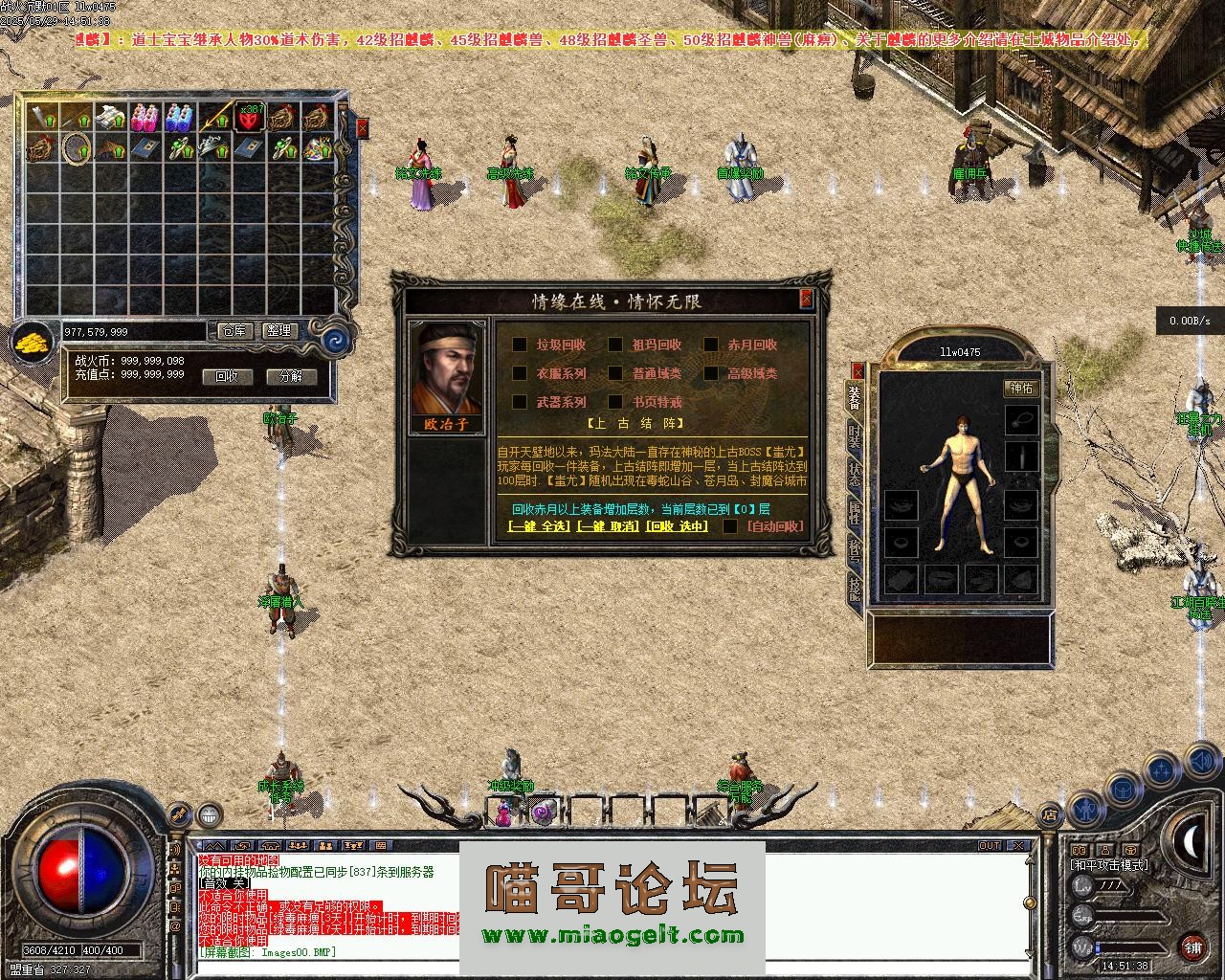The height and width of the screenshot is (980, 1225).
Task: Toggle the 自动回收 checkbox
Action: 730,526
